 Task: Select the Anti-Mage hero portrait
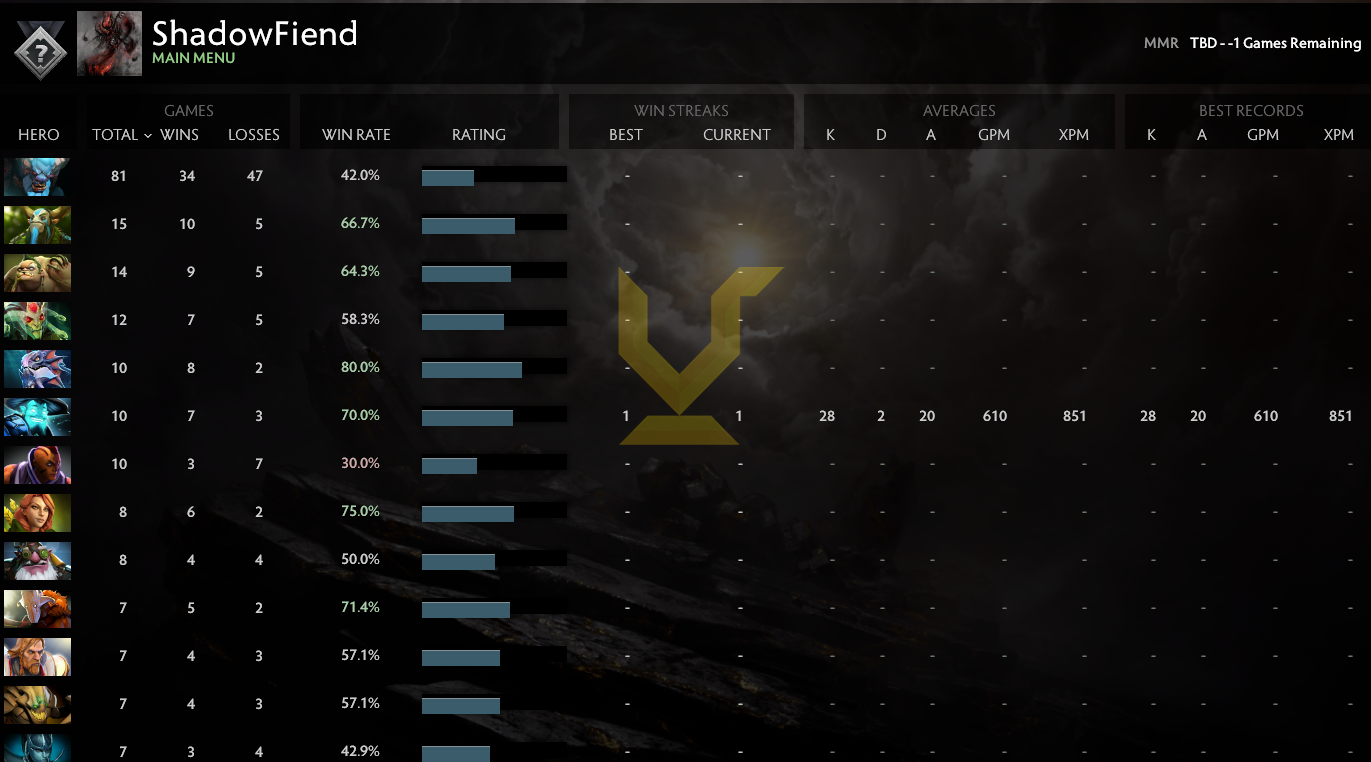[37, 463]
